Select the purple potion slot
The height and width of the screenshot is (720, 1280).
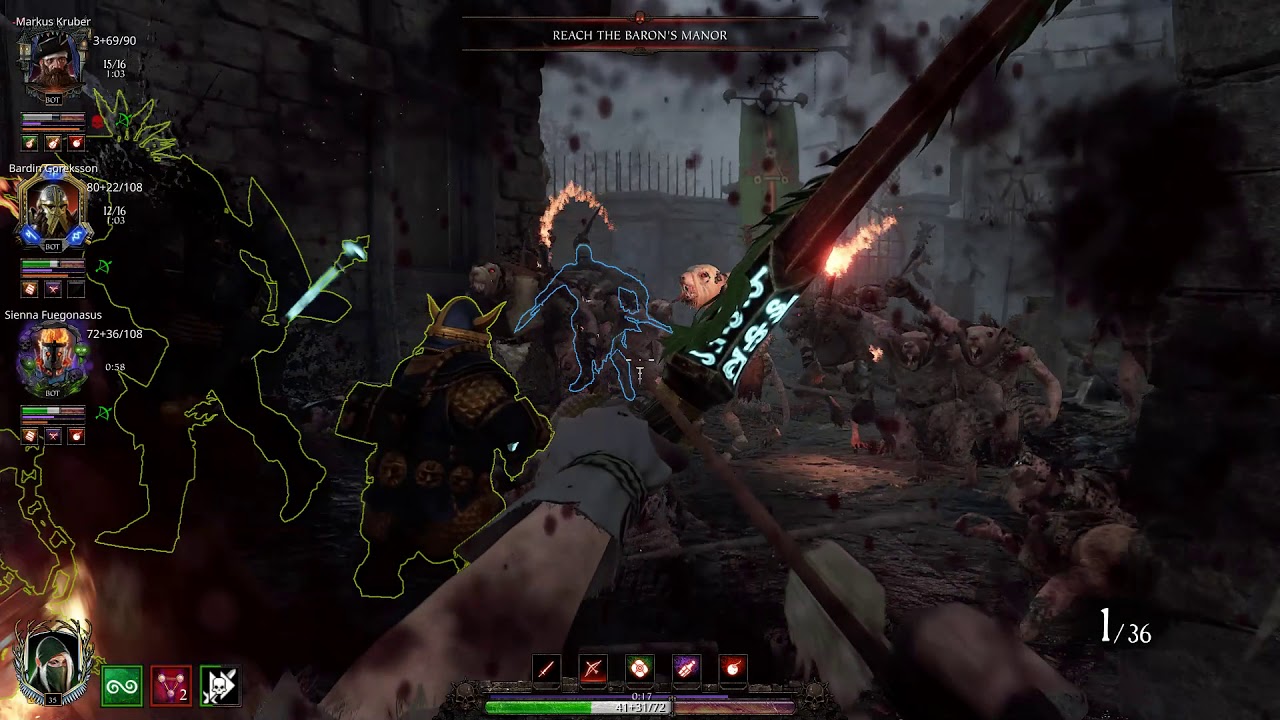point(686,668)
